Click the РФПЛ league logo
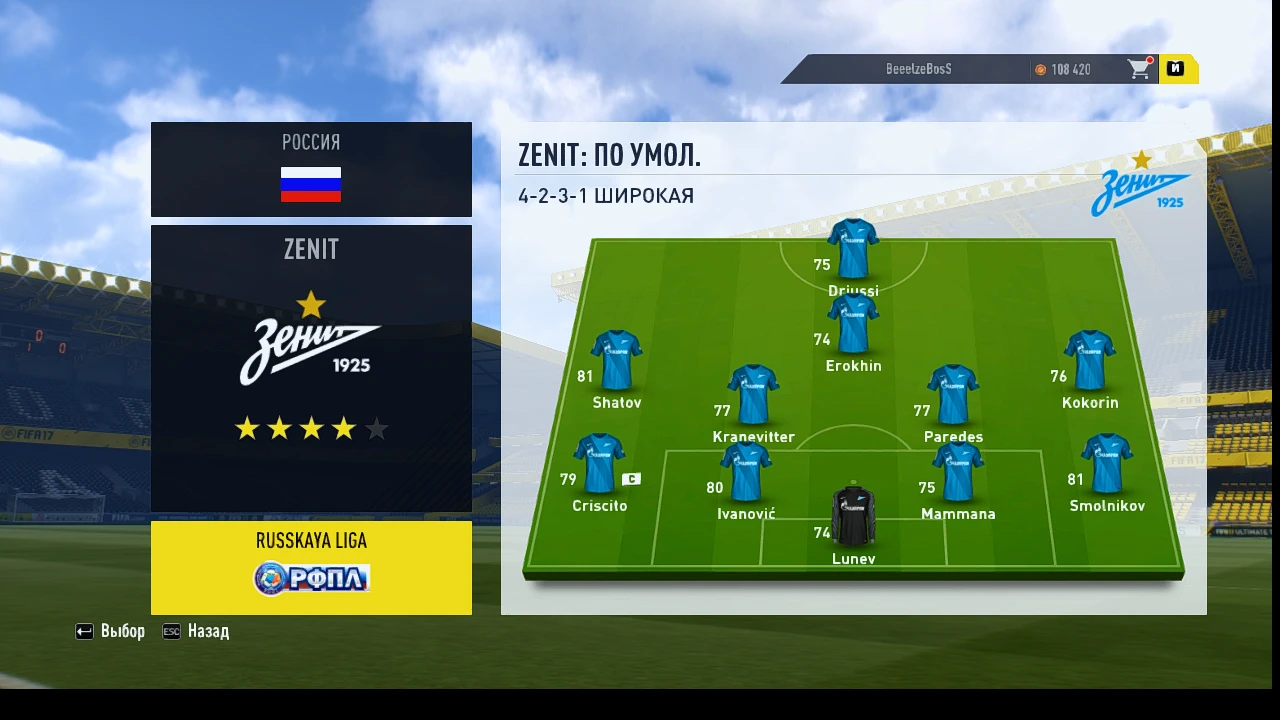The width and height of the screenshot is (1280, 720). (x=311, y=580)
